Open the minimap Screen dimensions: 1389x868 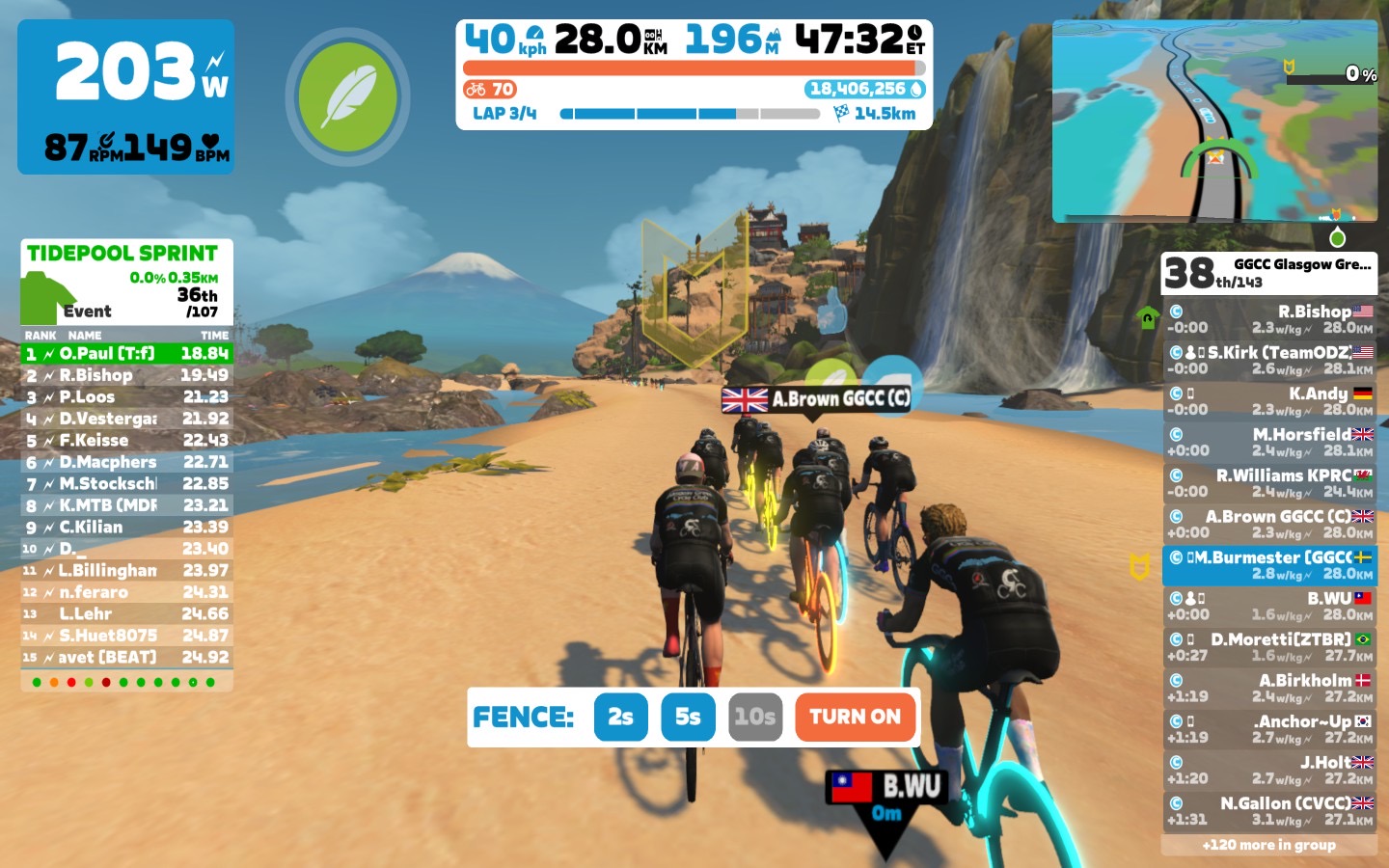1214,121
